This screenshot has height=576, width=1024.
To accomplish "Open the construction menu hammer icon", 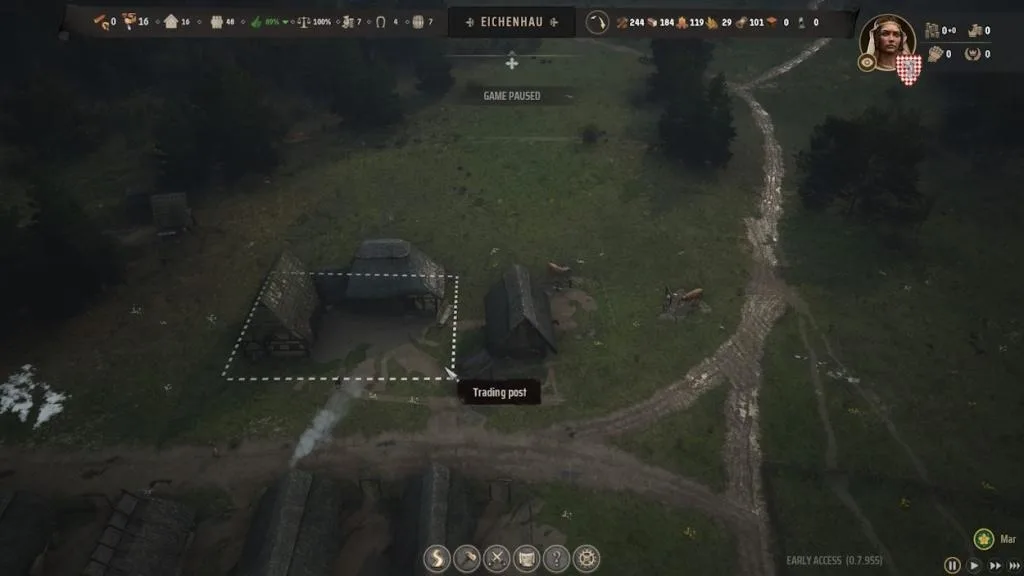I will coord(467,558).
